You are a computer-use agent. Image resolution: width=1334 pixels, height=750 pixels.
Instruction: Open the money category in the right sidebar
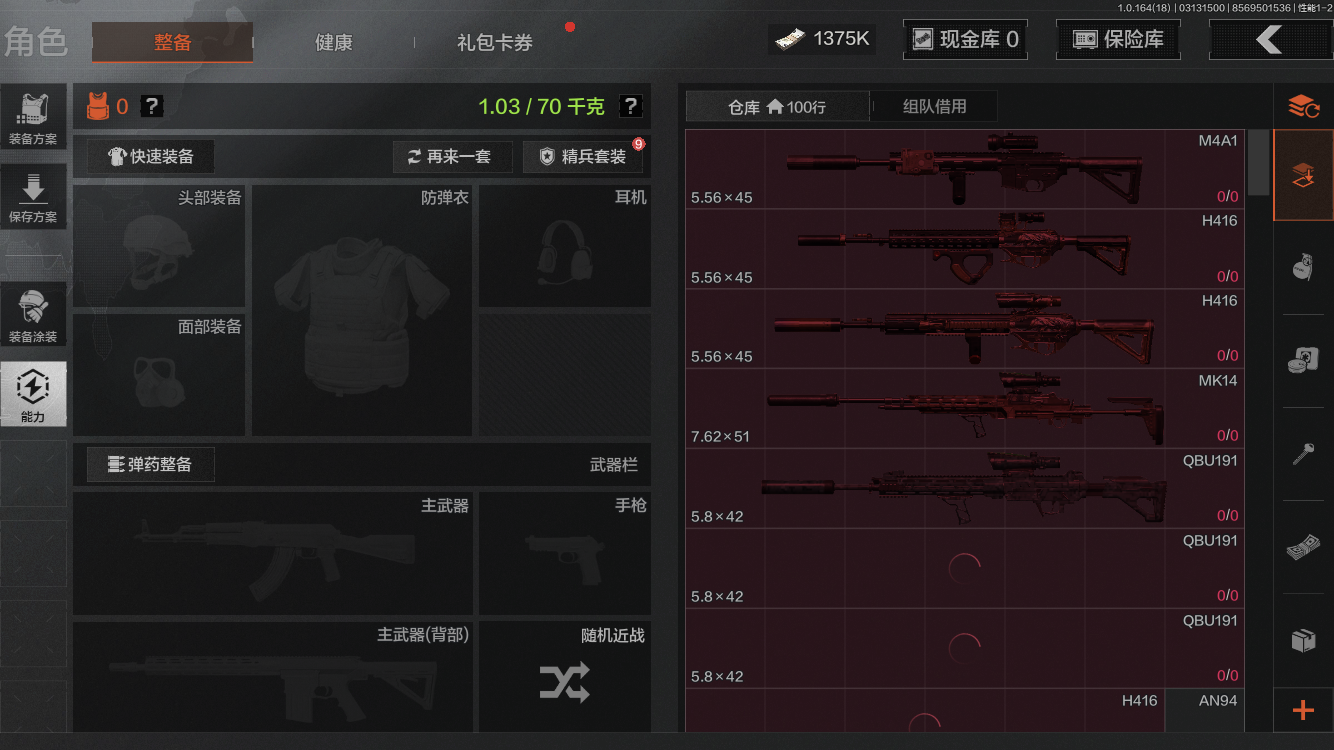[x=1303, y=546]
